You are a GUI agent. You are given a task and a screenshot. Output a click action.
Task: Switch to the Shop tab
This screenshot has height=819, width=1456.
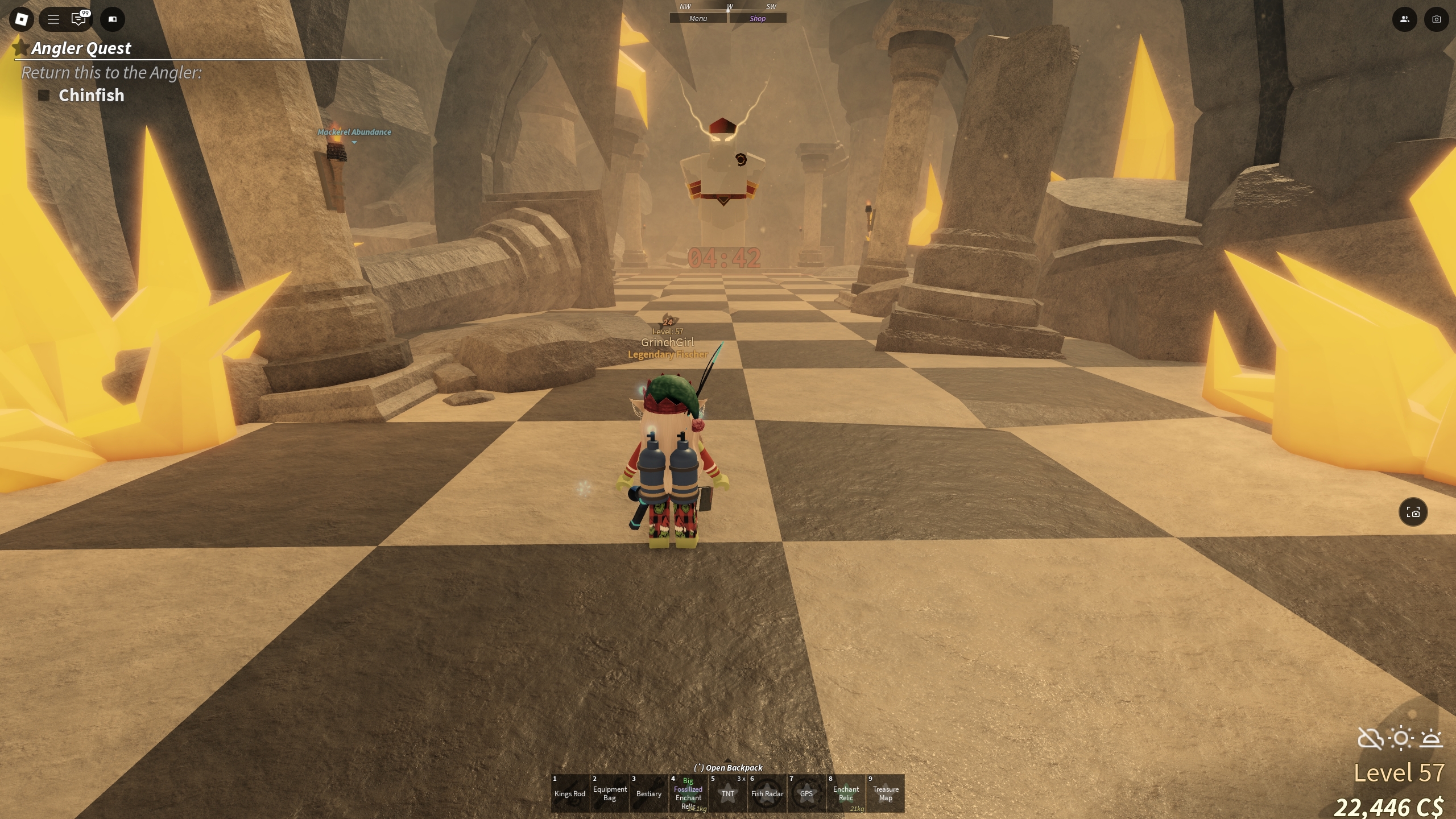[758, 18]
